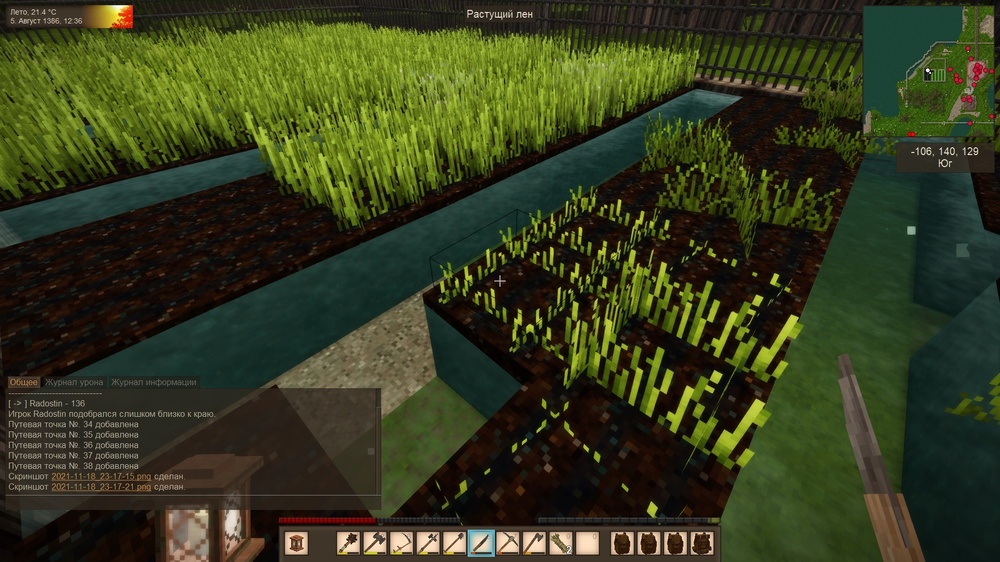Viewport: 1000px width, 562px height.
Task: Choose the scythe in the hotbar
Action: coord(402,543)
